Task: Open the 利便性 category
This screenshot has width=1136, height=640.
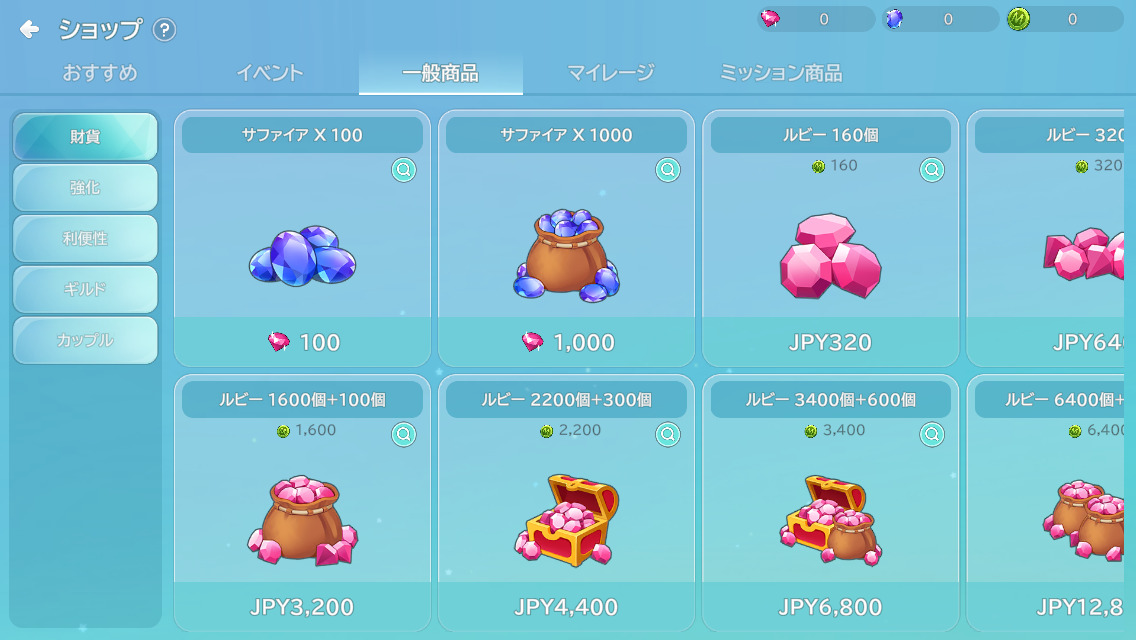Action: pyautogui.click(x=85, y=239)
